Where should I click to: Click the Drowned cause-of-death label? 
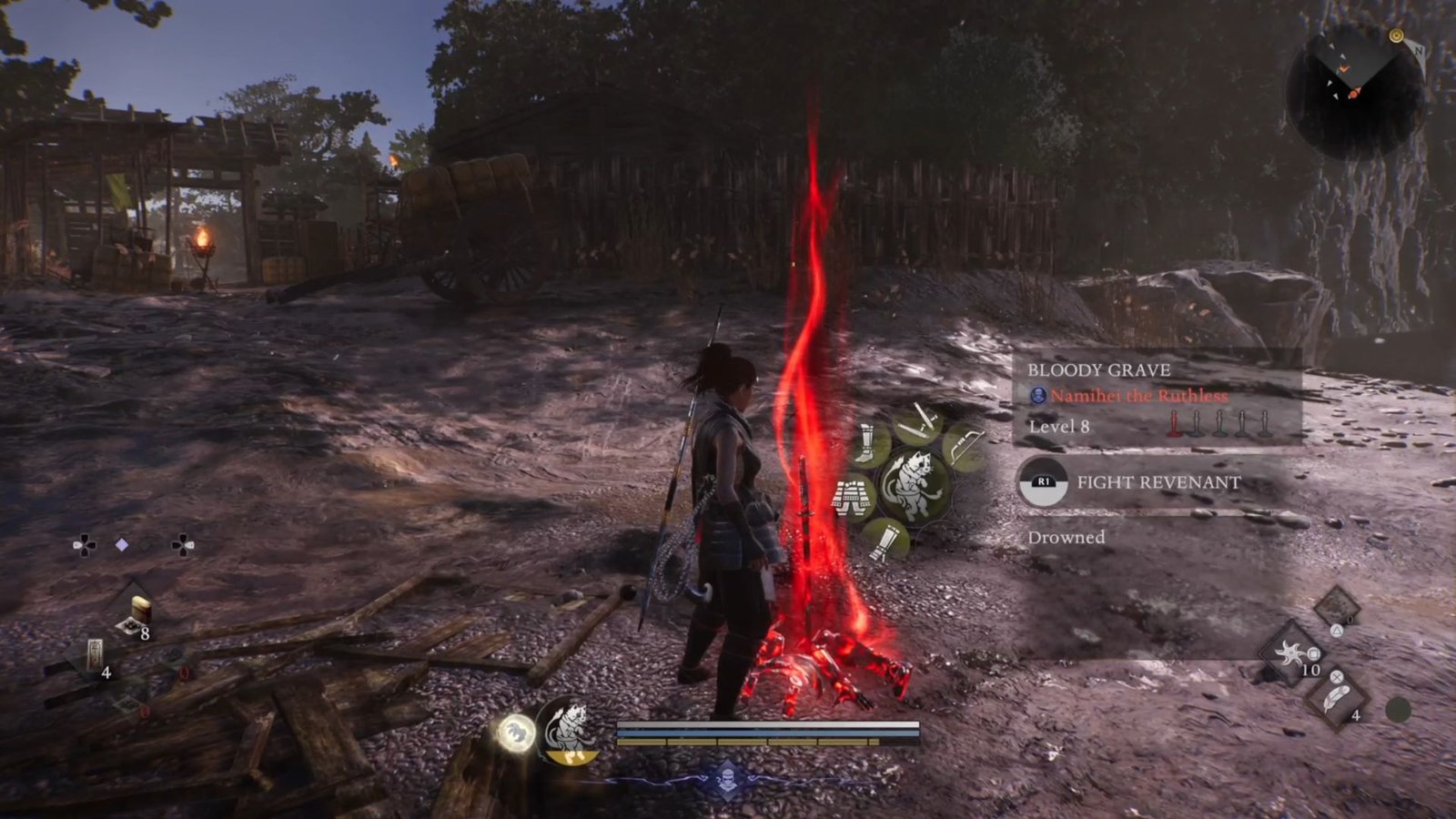tap(1067, 538)
